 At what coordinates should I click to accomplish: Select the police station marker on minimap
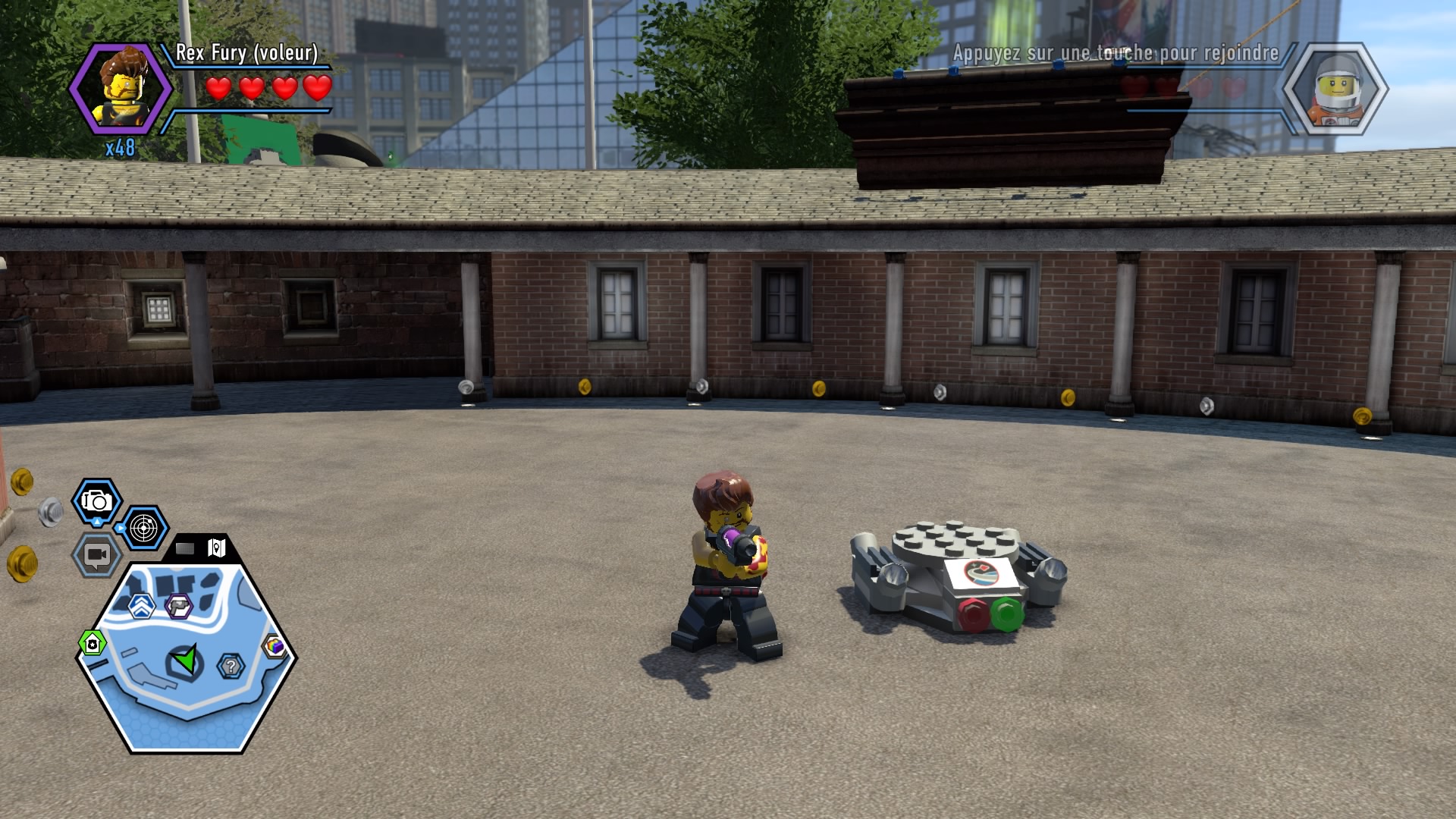[x=93, y=644]
